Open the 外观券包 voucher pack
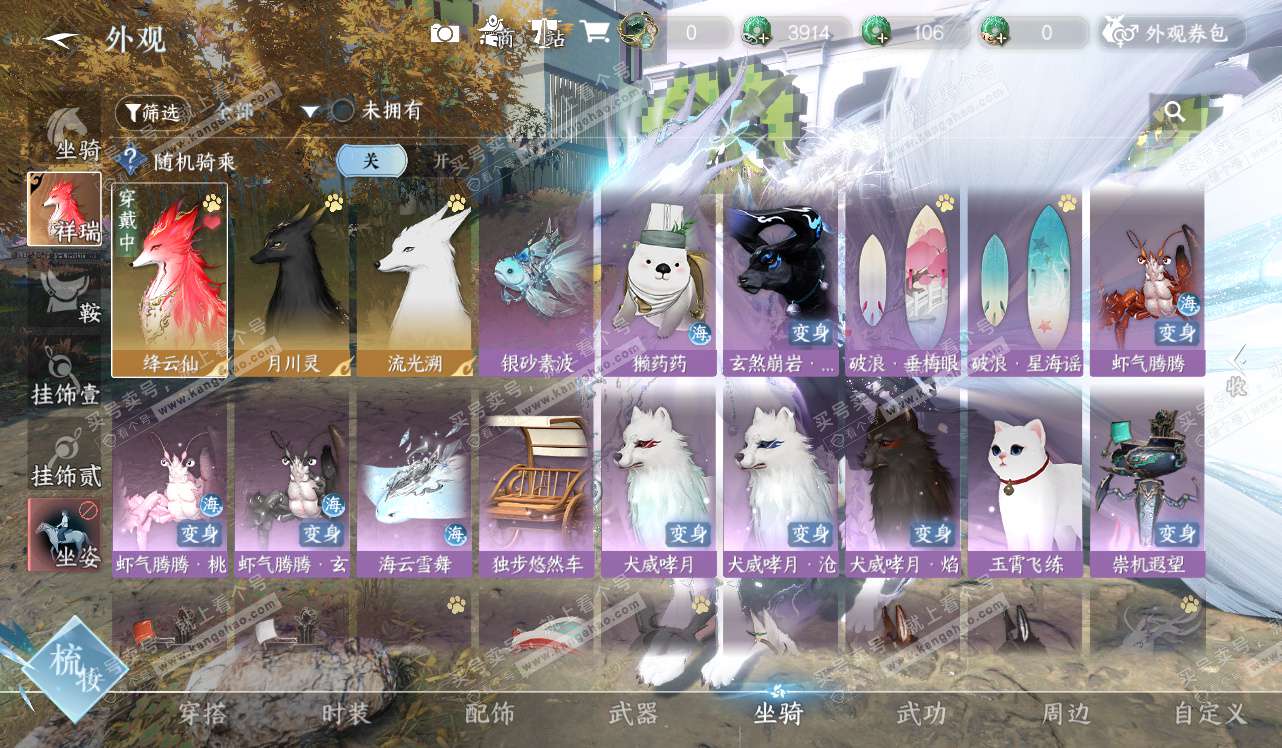Screen dimensions: 1282x748 (x=1174, y=33)
